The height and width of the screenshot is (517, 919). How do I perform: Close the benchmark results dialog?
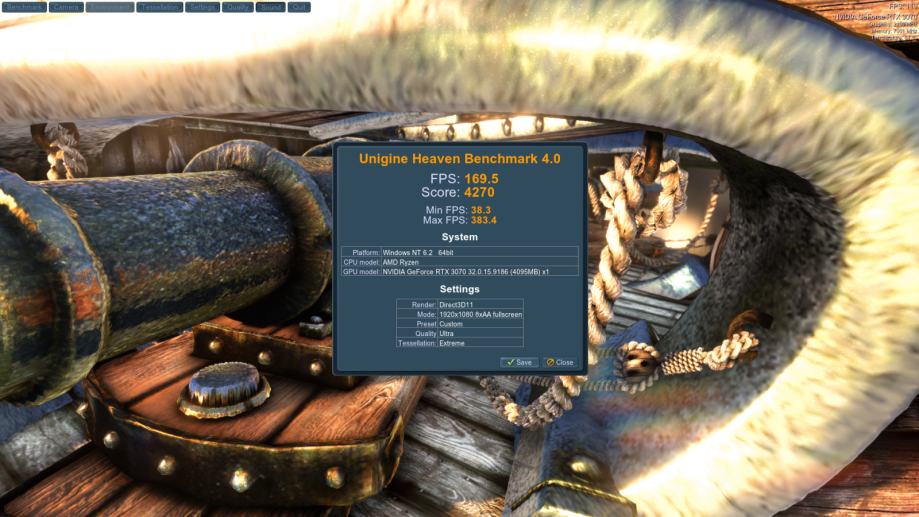click(560, 362)
